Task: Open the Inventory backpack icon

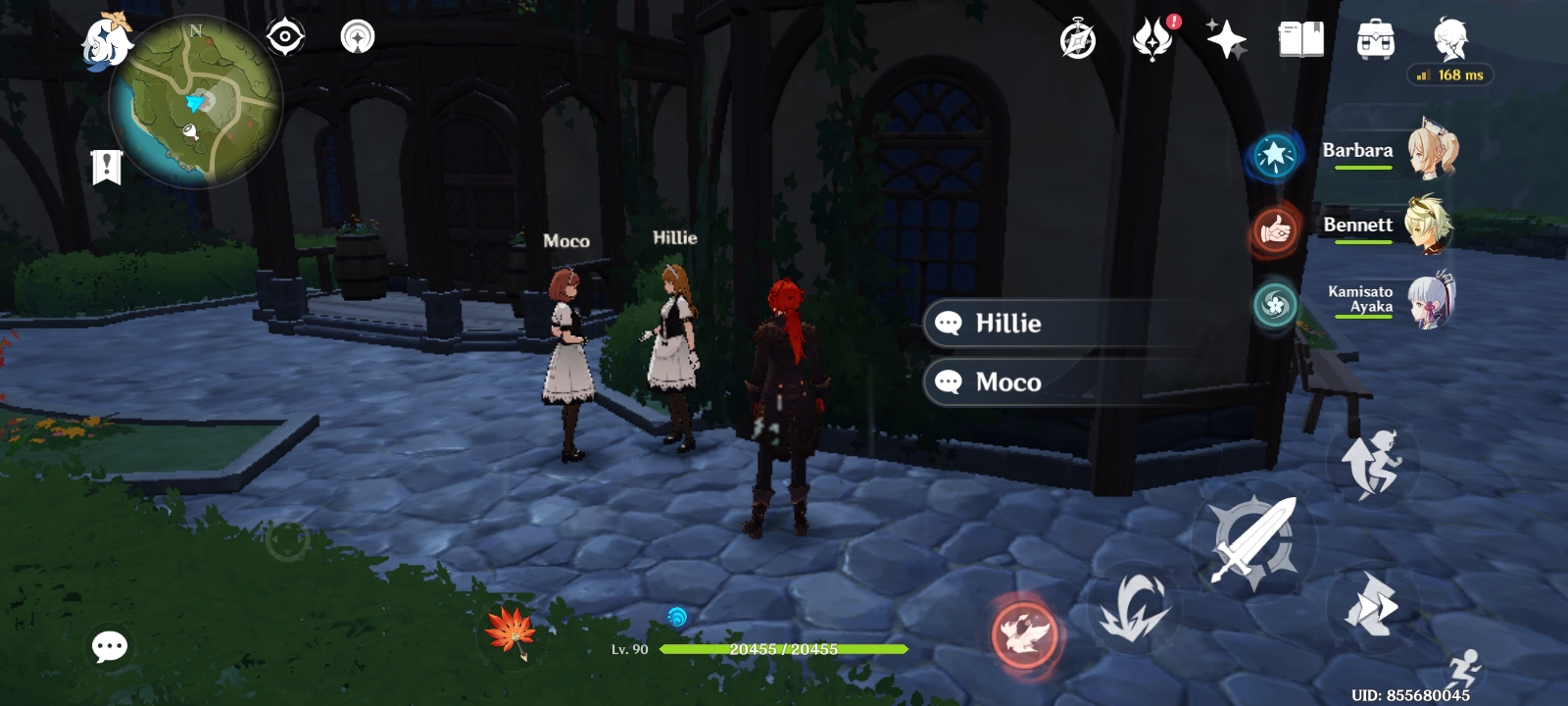Action: [x=1376, y=41]
